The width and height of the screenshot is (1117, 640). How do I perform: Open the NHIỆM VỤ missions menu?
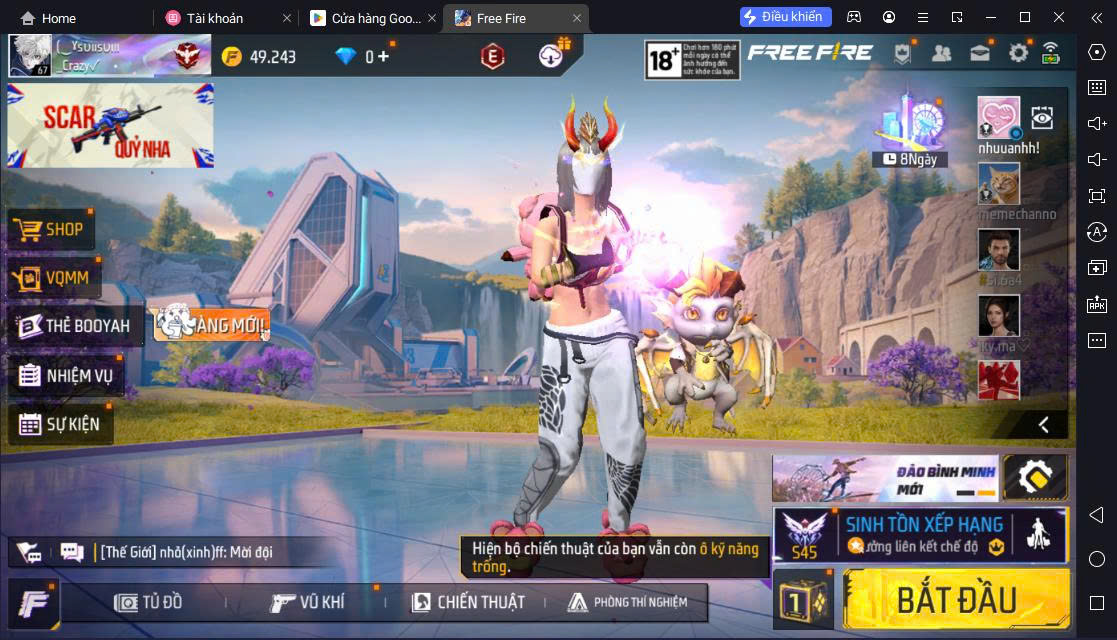[66, 376]
